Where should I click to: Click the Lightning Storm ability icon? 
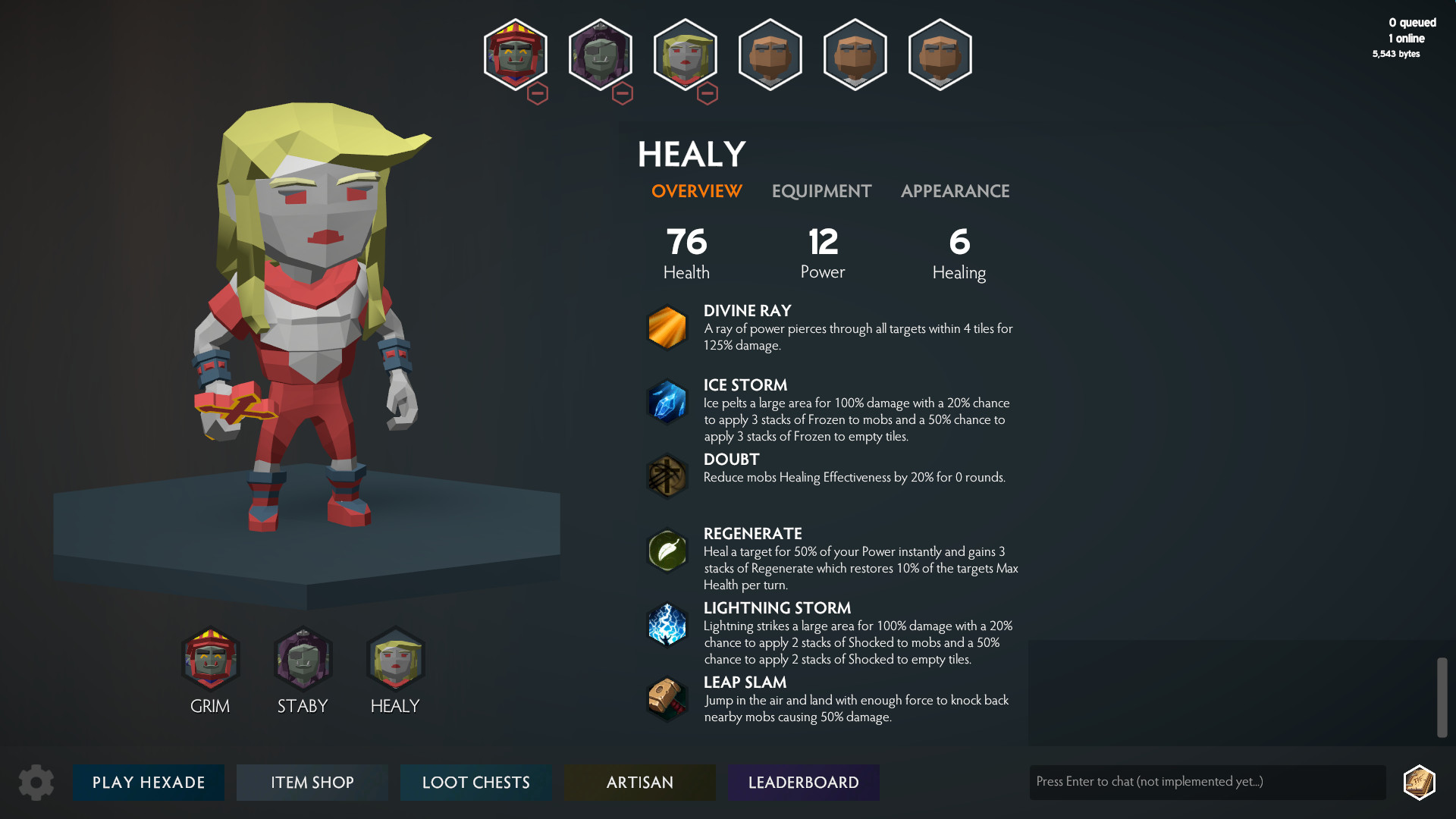(667, 624)
